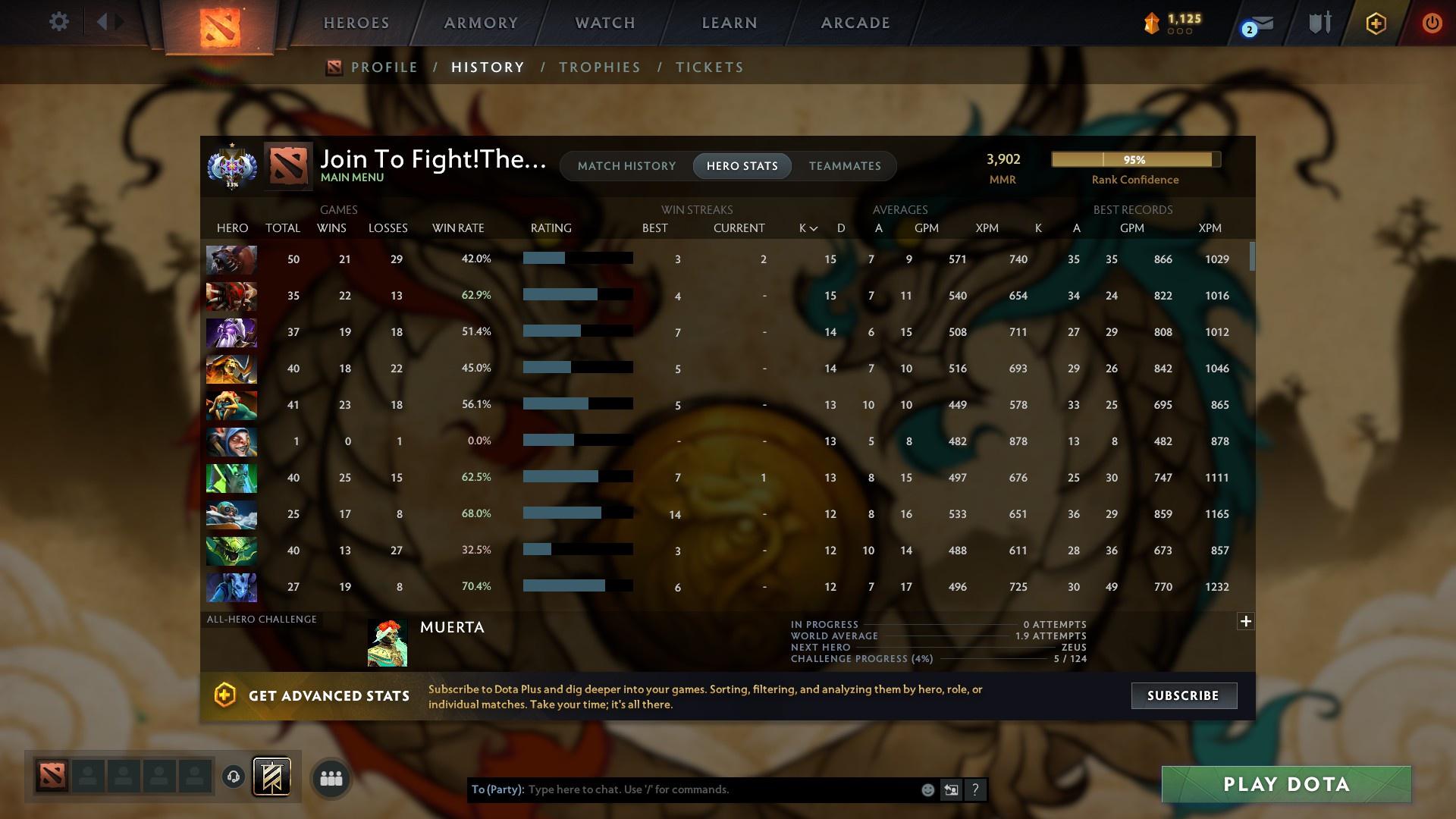Screen dimensions: 1456x819
Task: Open the K column sort dropdown
Action: tap(806, 227)
